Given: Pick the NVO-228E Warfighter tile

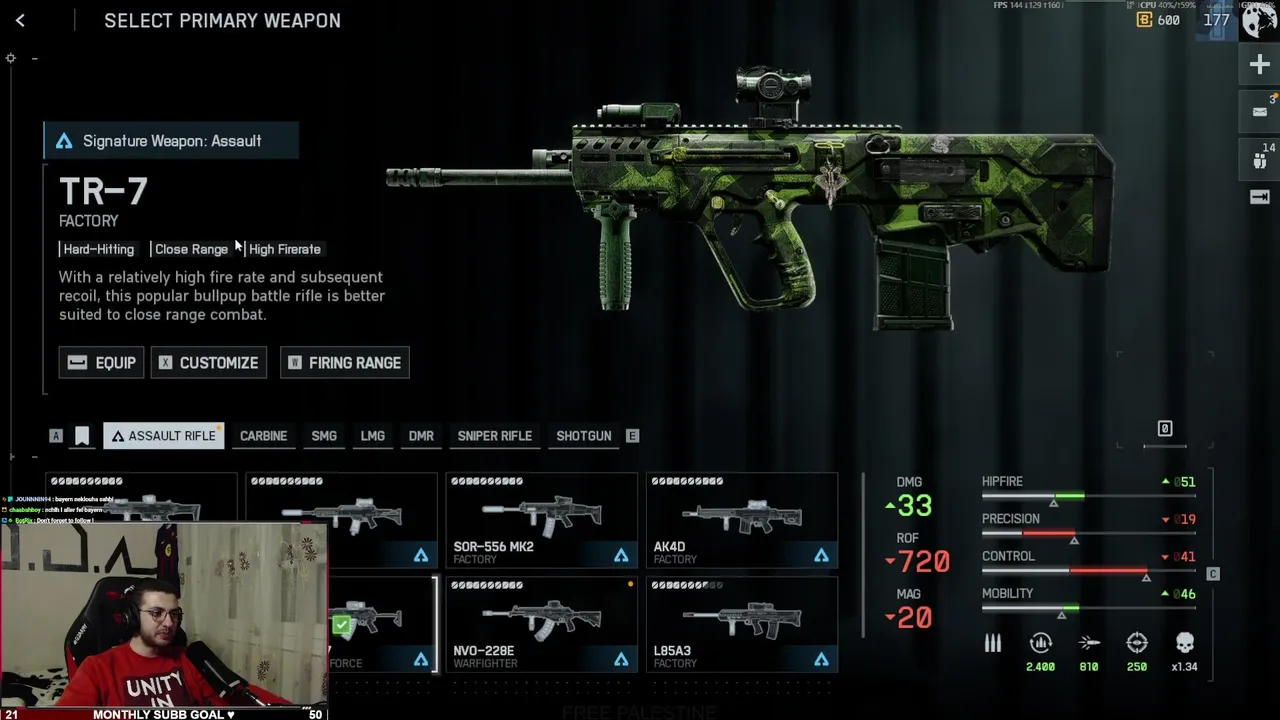Looking at the screenshot, I should [541, 624].
